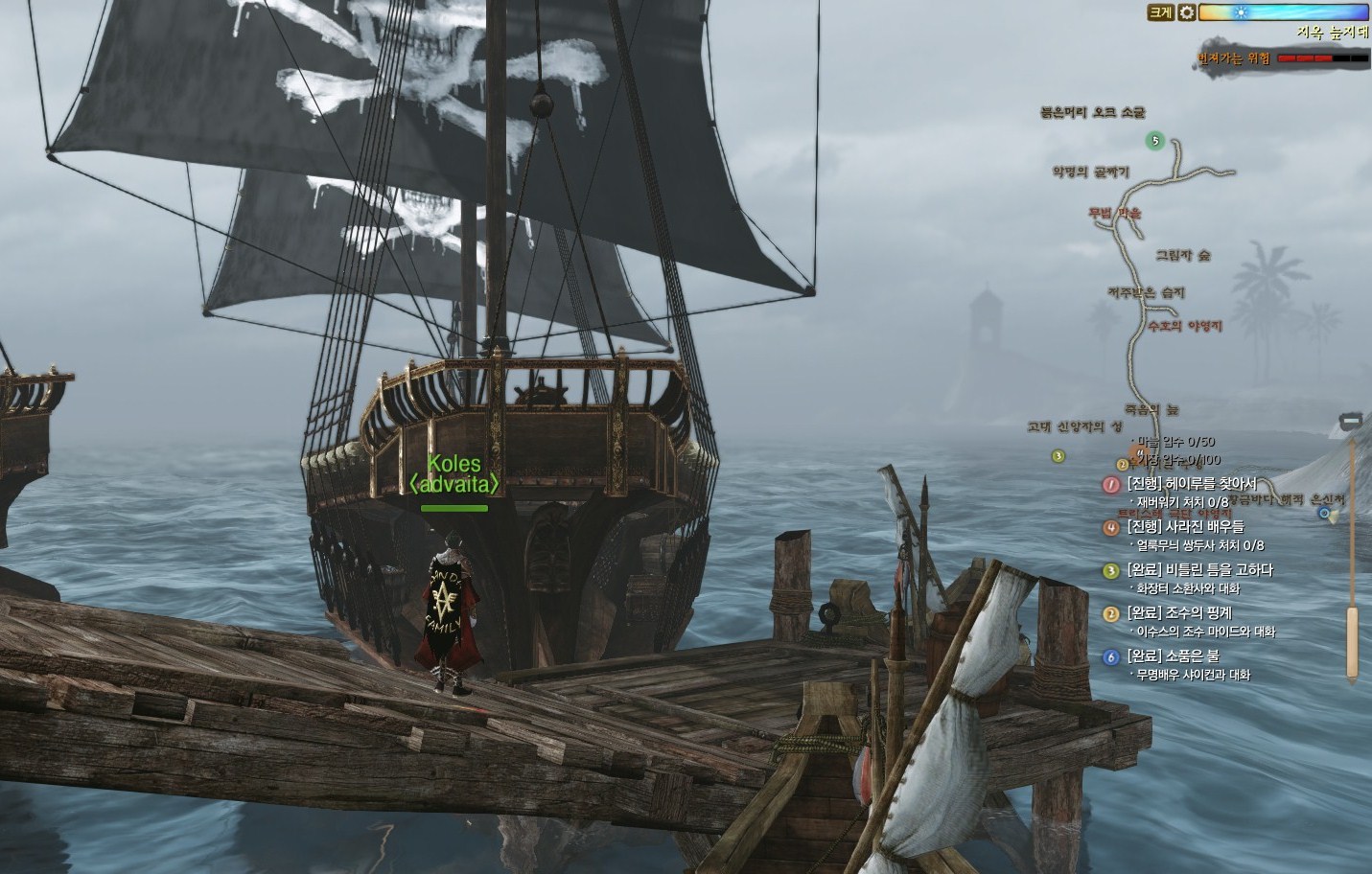
Task: Open the minimap gear settings
Action: pos(1186,12)
